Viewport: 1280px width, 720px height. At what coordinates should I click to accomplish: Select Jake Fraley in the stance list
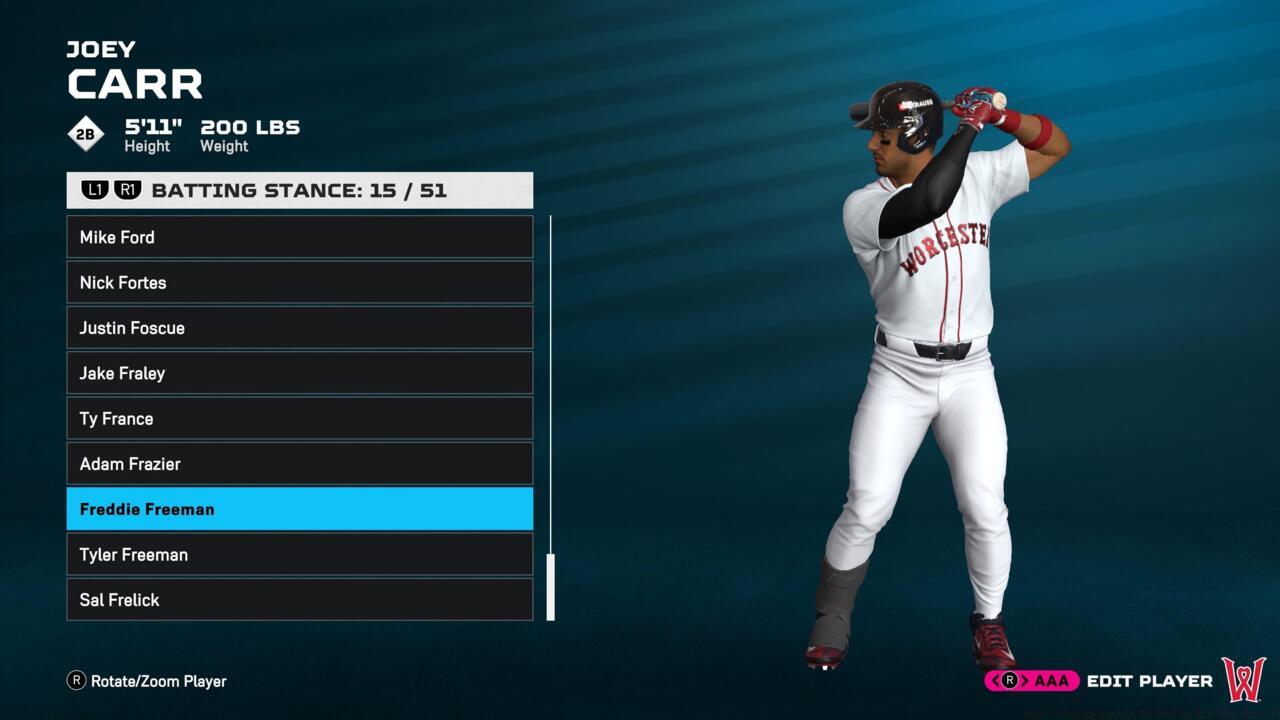(300, 373)
